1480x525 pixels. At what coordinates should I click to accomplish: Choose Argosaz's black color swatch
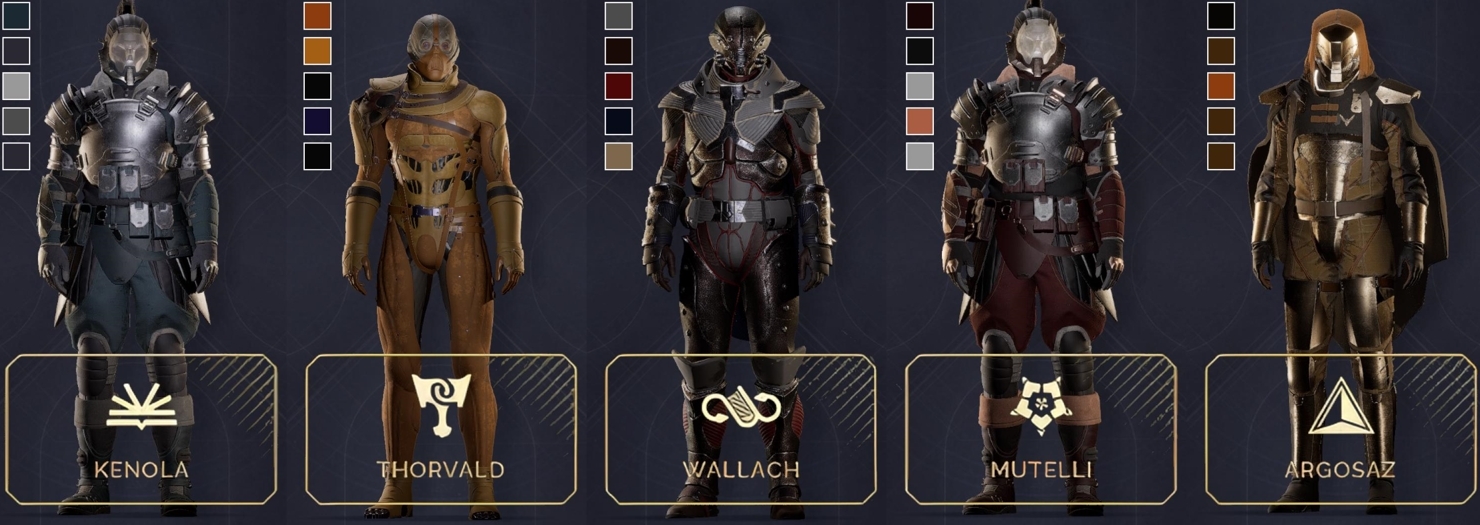pyautogui.click(x=1221, y=16)
